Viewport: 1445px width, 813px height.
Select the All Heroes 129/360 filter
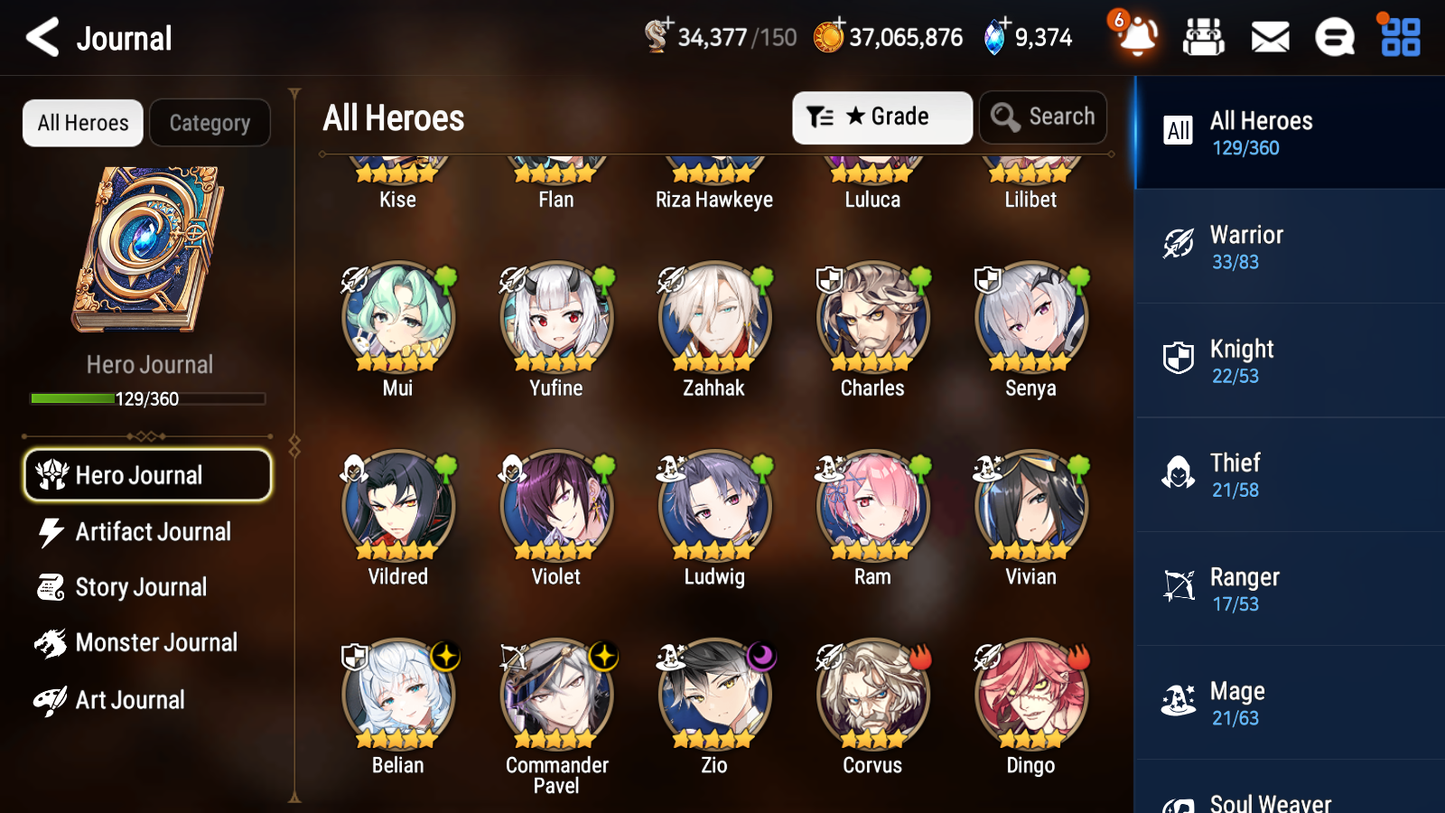point(1260,131)
